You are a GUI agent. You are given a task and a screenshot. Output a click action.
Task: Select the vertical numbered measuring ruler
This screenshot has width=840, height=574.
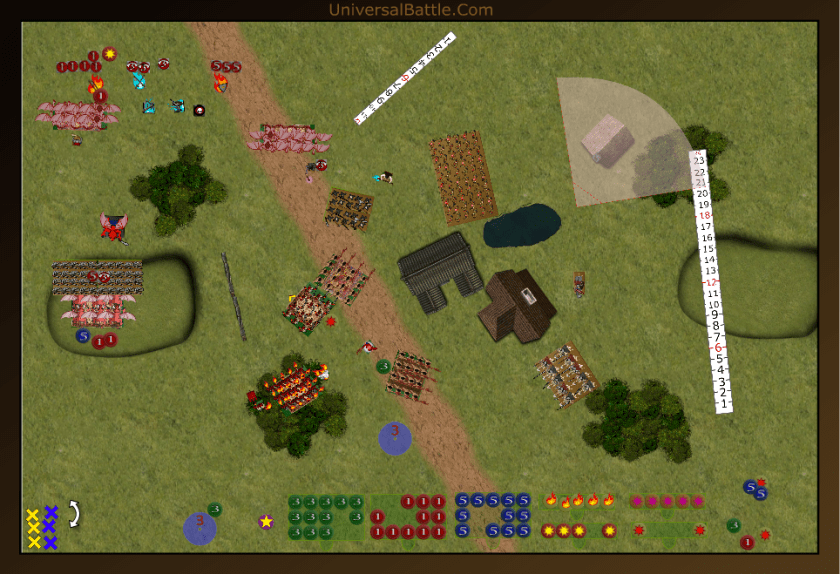713,281
